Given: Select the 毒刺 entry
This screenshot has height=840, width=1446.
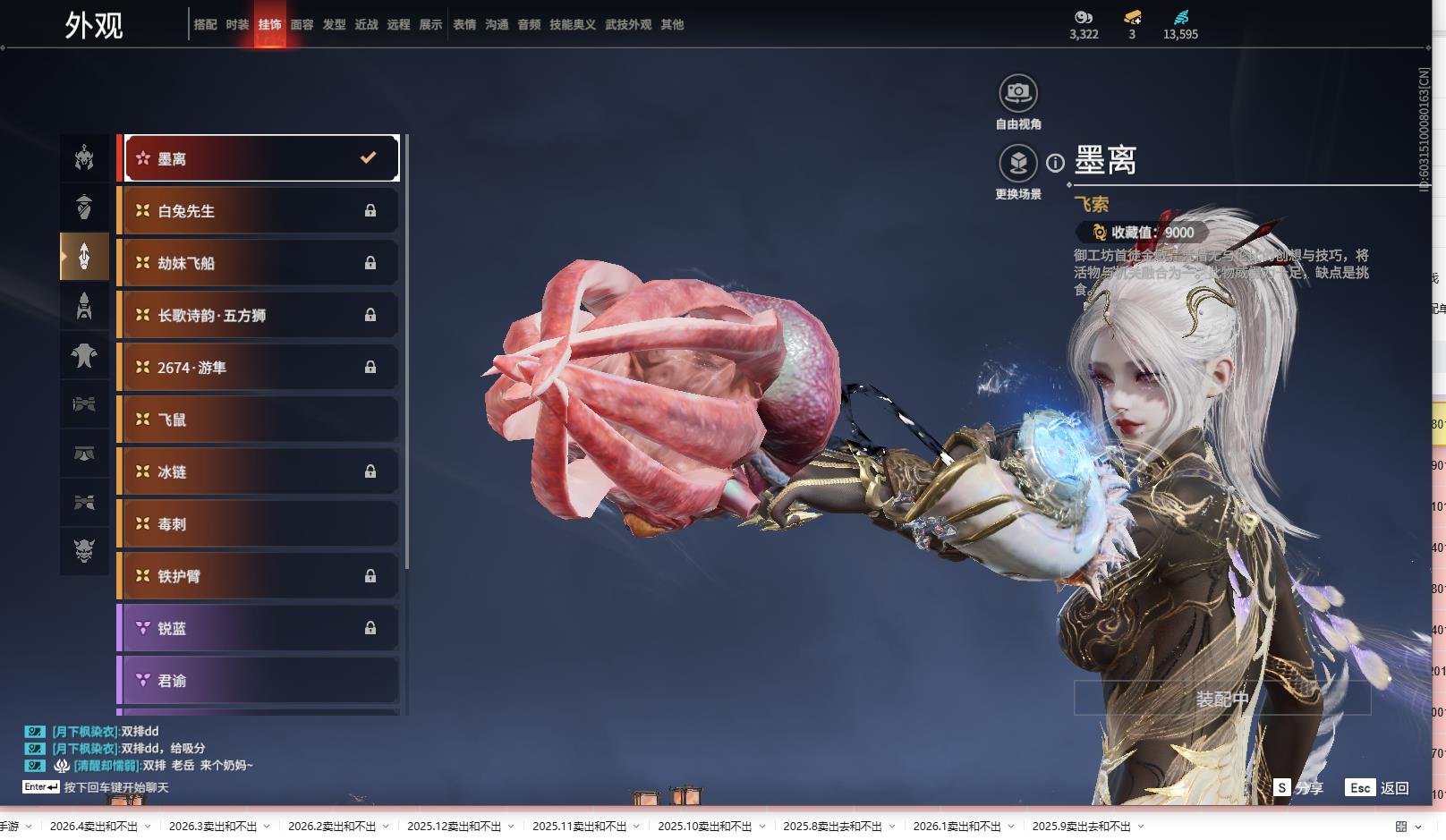Looking at the screenshot, I should pyautogui.click(x=258, y=524).
